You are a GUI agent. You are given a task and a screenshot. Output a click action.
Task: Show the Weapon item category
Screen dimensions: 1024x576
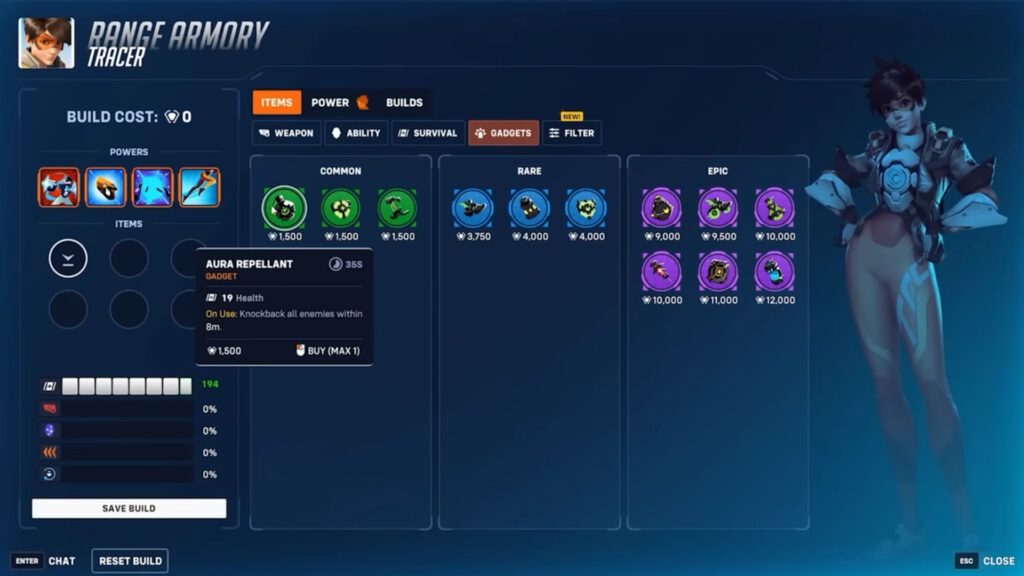coord(286,133)
